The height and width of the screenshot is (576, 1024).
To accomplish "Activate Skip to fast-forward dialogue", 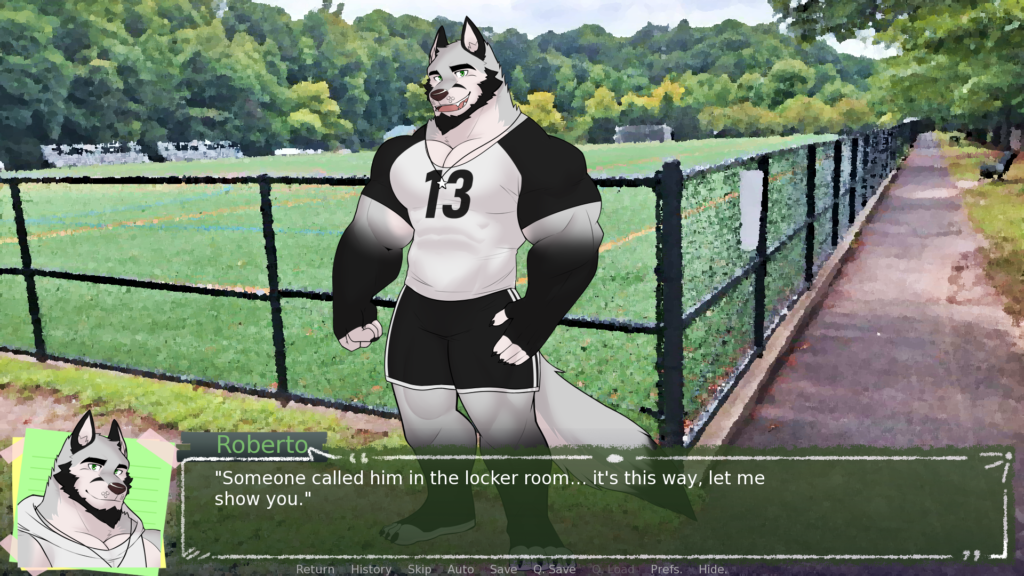I will point(419,569).
